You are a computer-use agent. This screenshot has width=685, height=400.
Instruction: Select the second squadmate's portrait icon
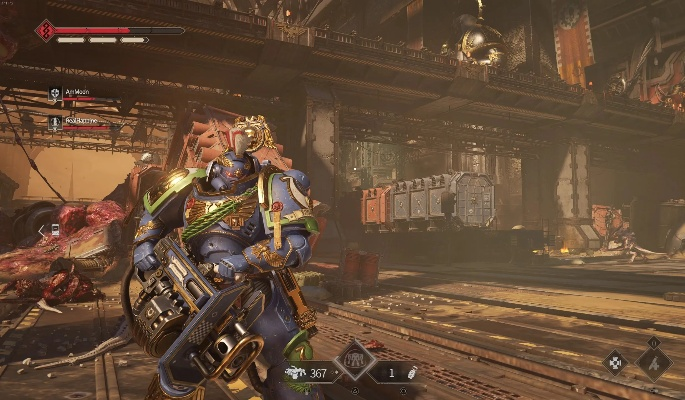tap(54, 122)
